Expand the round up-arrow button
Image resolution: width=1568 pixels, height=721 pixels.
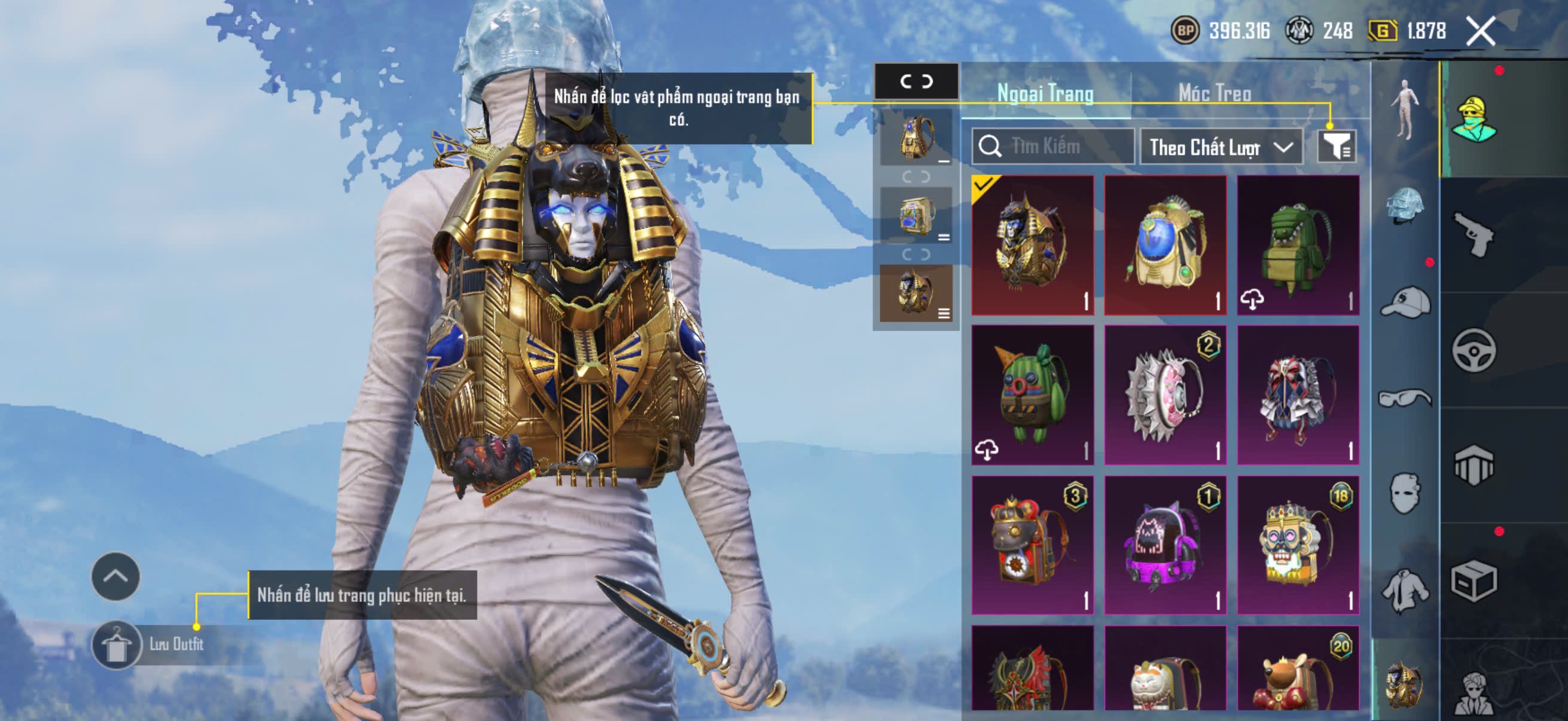115,576
